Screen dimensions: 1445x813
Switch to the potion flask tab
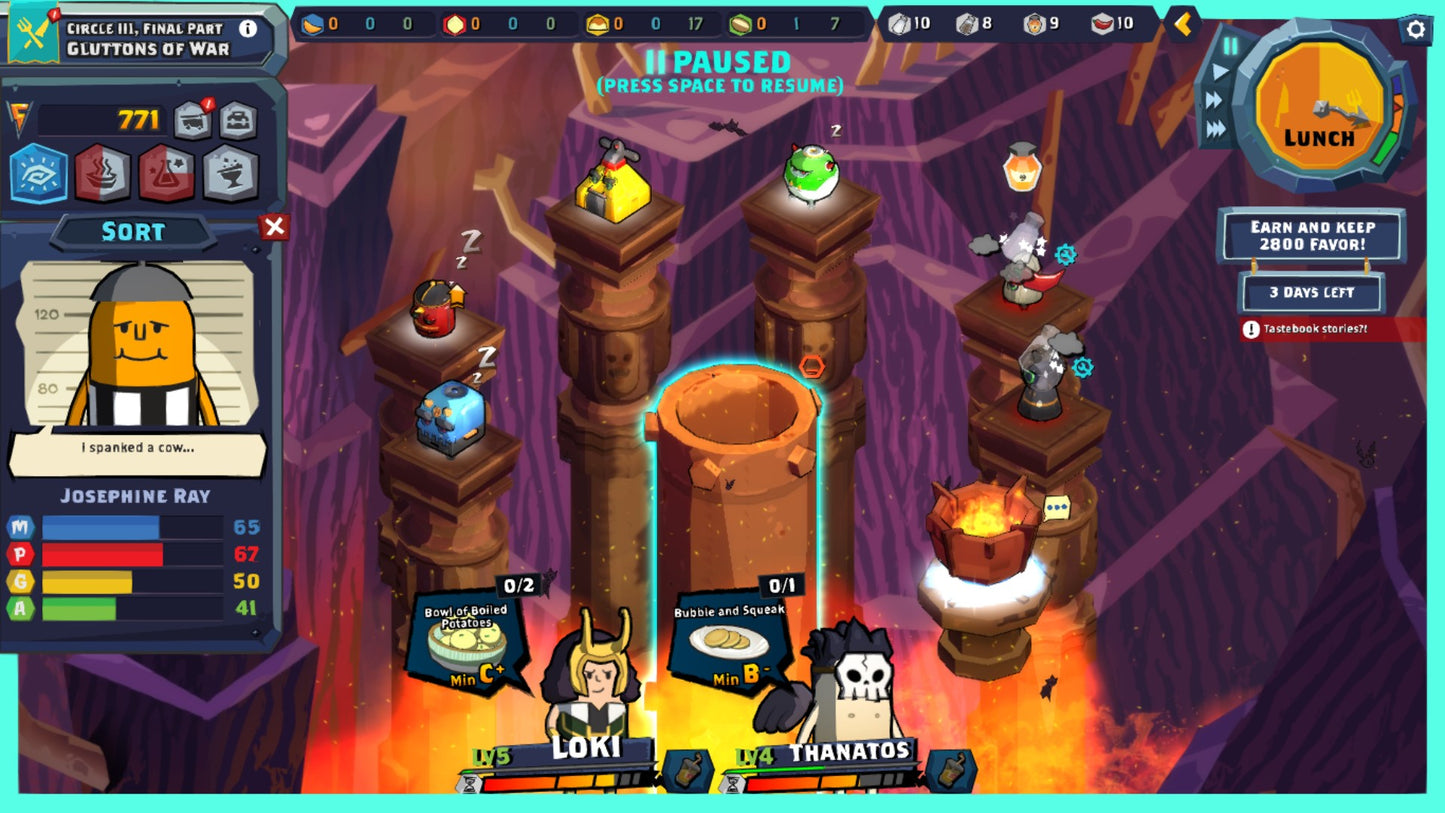(x=166, y=173)
